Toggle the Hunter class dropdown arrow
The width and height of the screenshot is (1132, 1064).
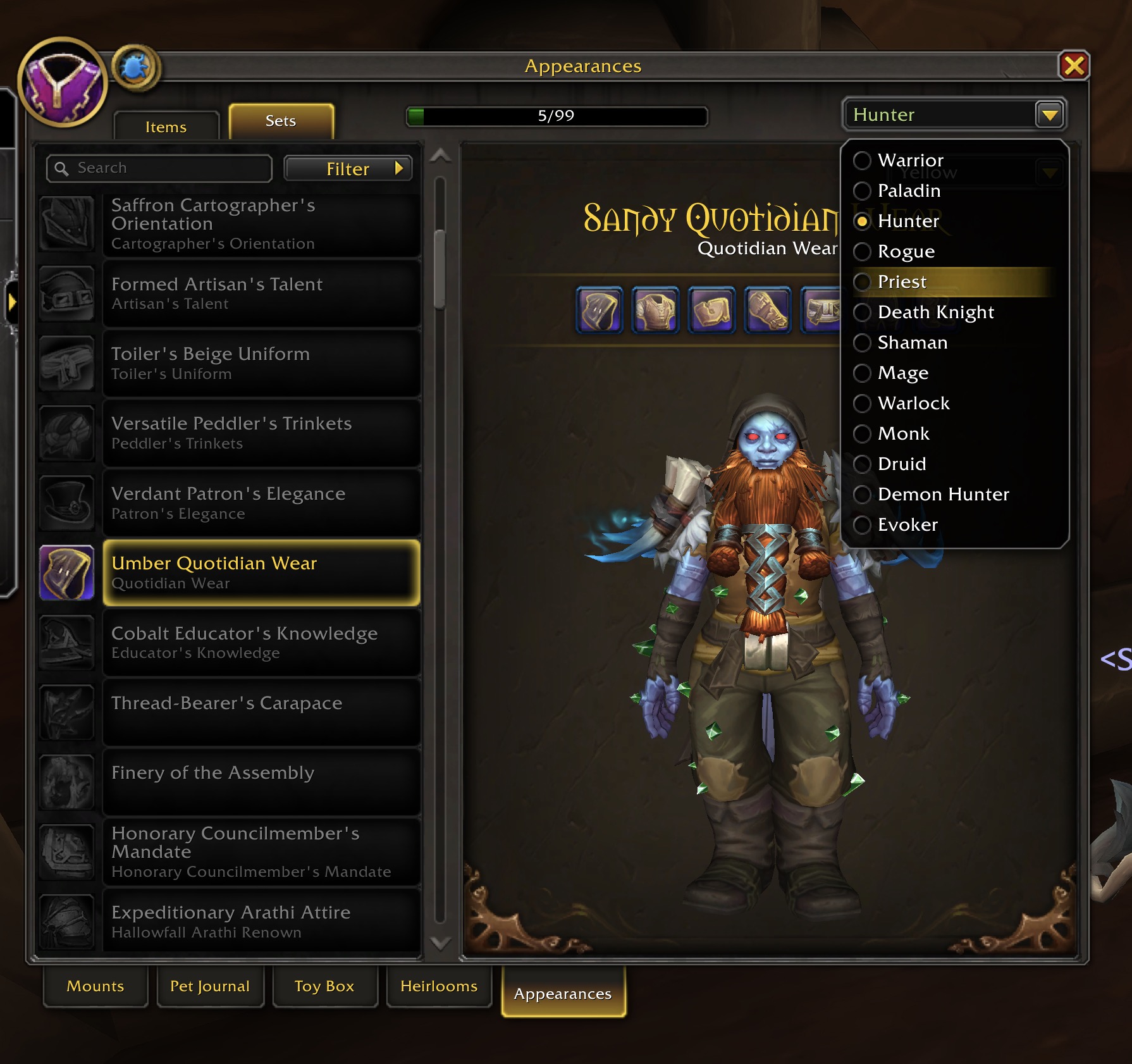[x=1050, y=114]
